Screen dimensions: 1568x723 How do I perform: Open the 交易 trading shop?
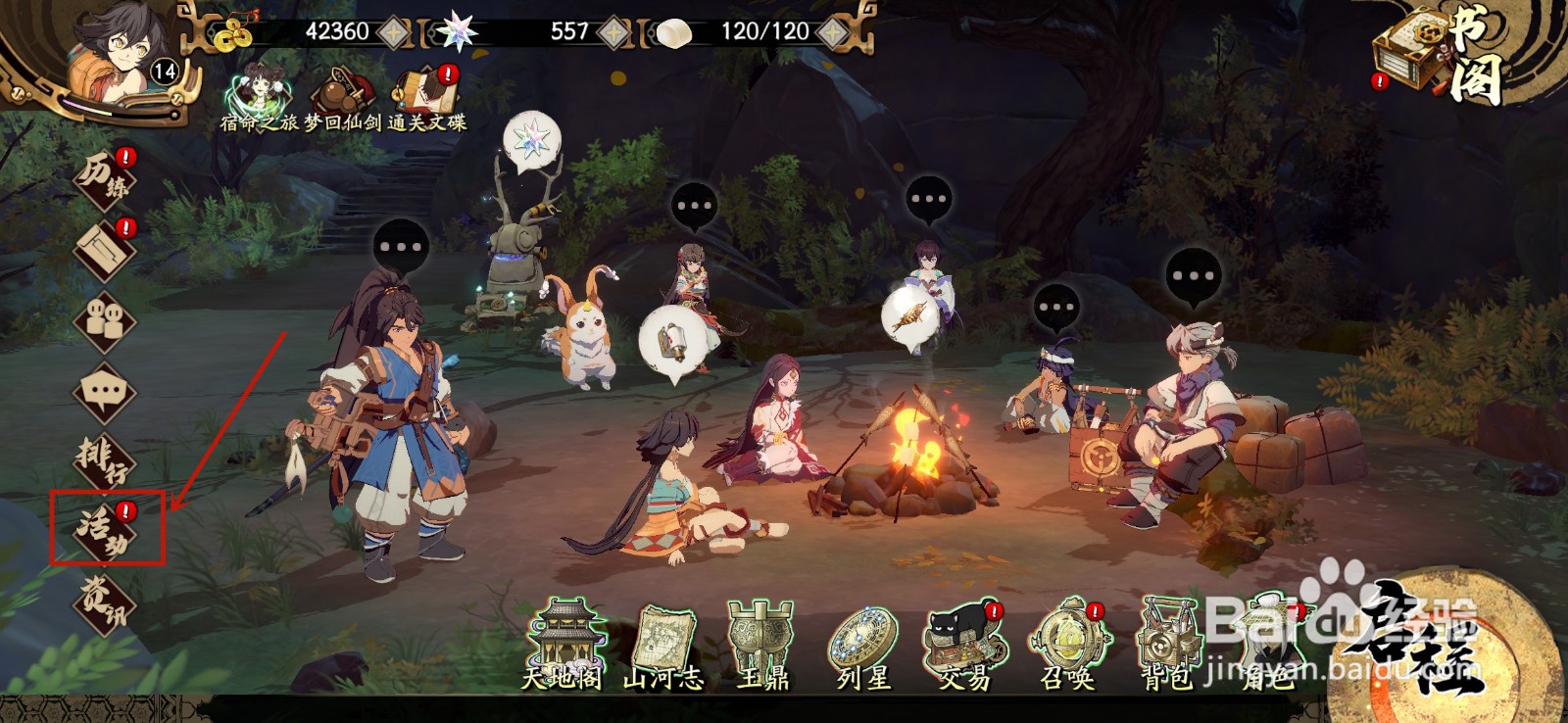click(x=964, y=645)
